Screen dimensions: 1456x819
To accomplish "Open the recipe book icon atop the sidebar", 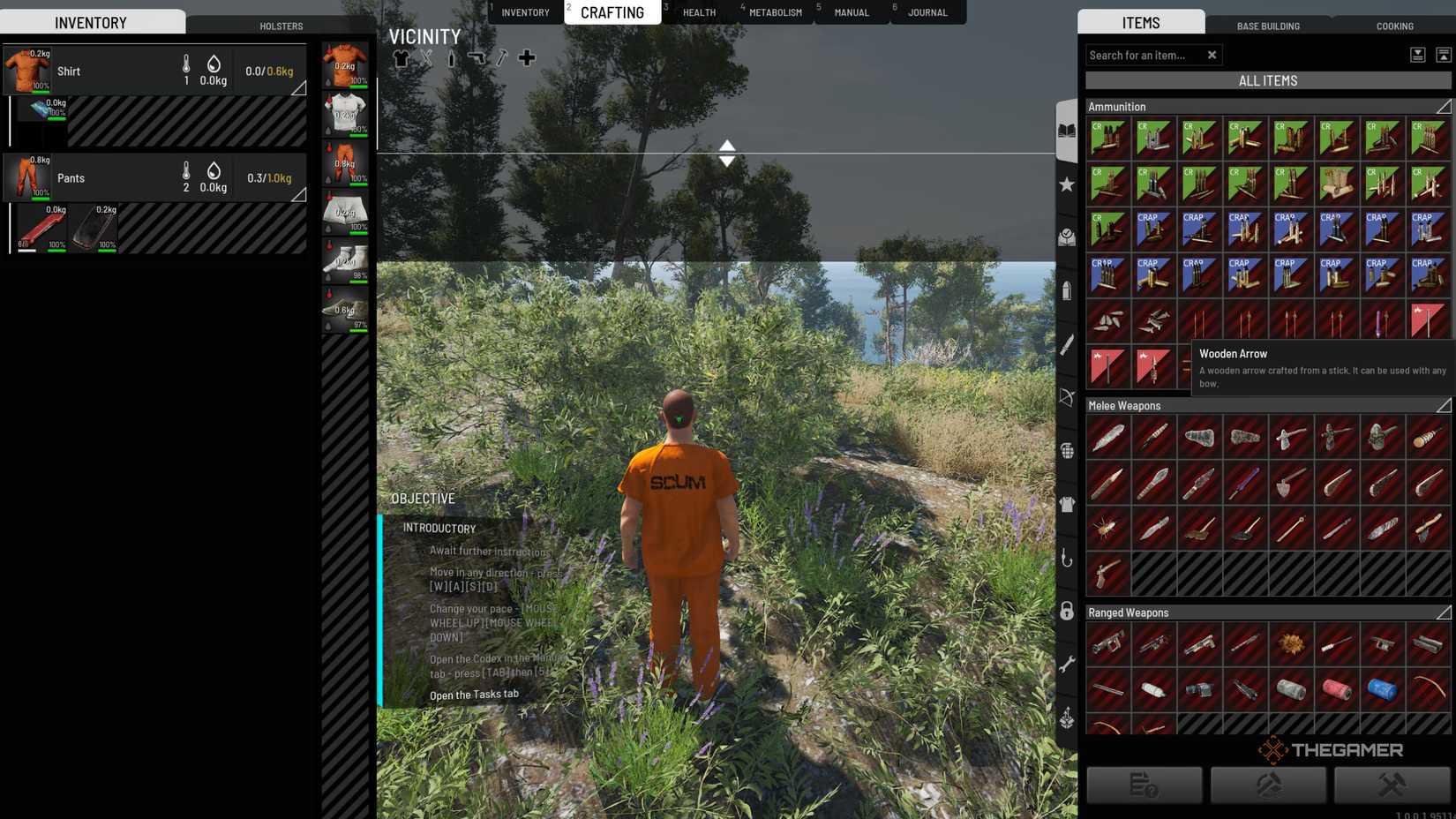I will (1067, 128).
